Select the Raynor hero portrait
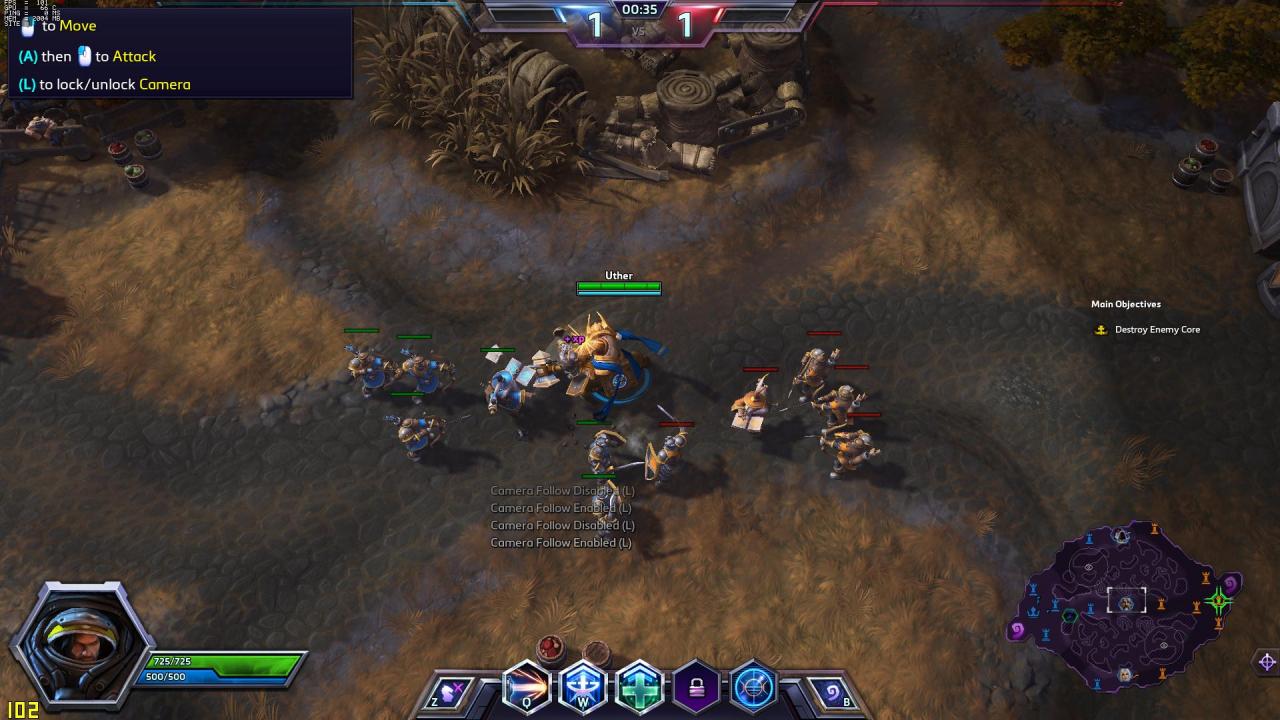Image resolution: width=1280 pixels, height=720 pixels. coord(80,642)
